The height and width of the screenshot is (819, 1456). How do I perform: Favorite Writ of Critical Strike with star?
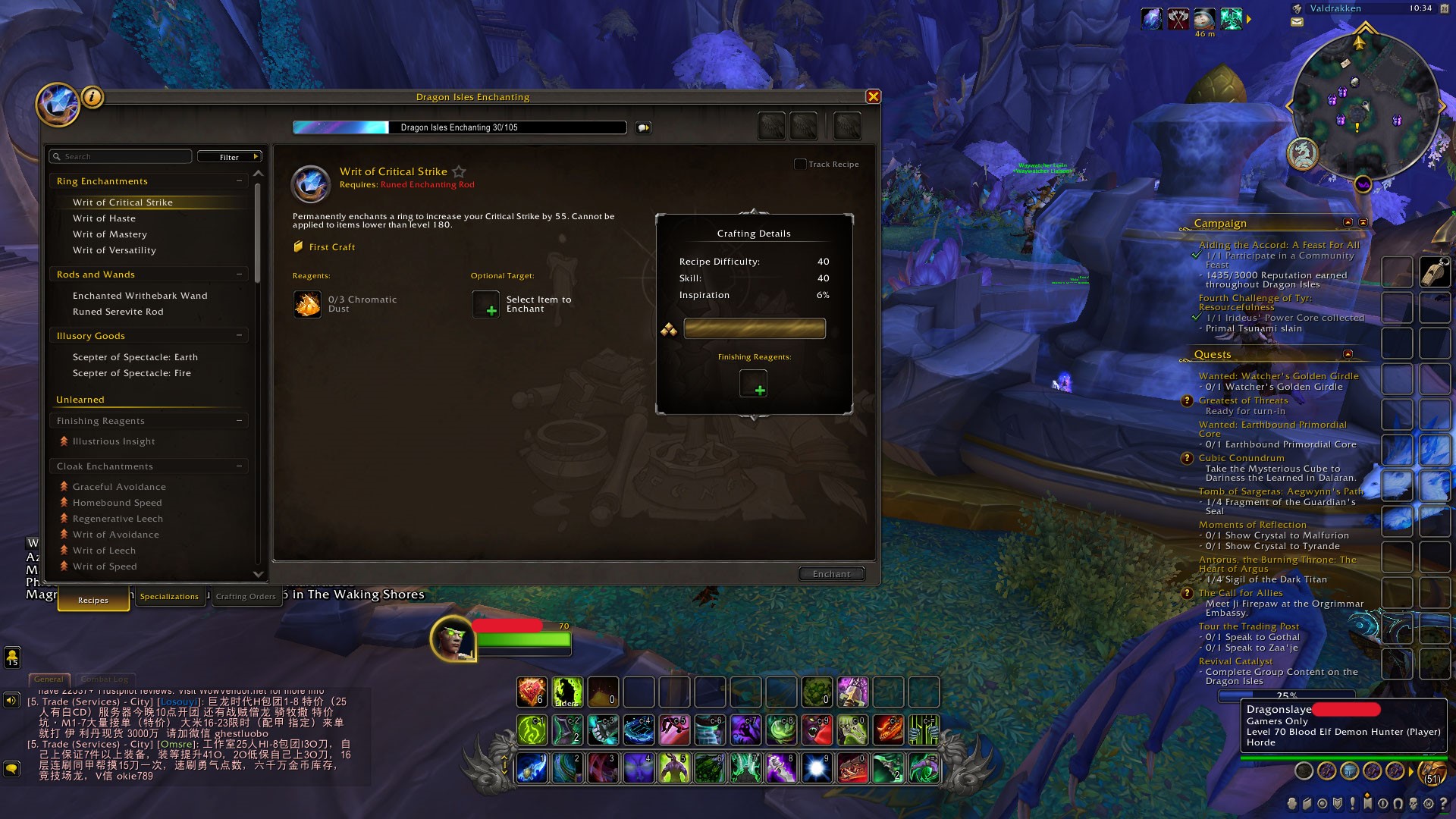pos(459,172)
